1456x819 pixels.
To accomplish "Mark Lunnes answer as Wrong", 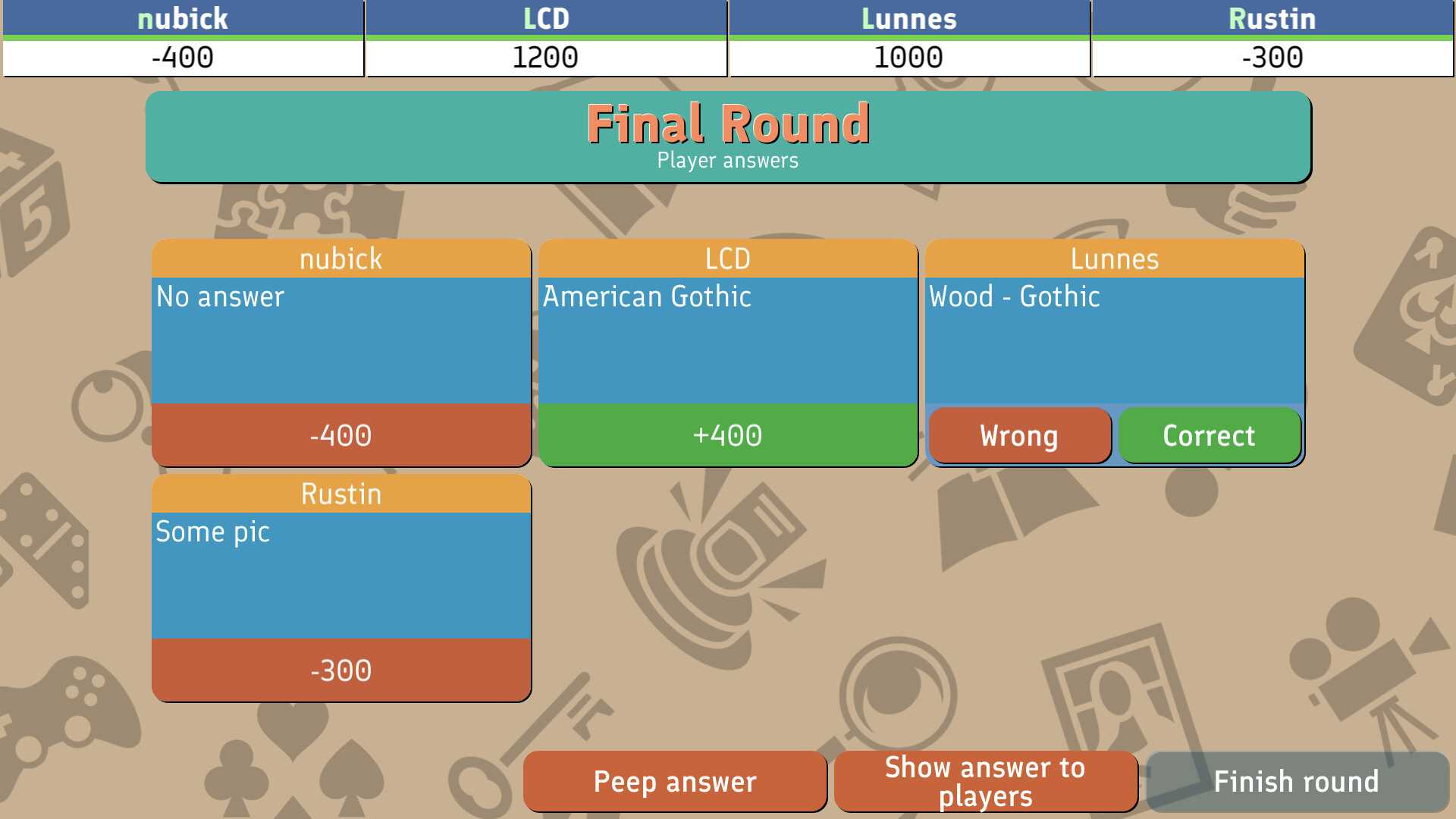I will pyautogui.click(x=1019, y=435).
